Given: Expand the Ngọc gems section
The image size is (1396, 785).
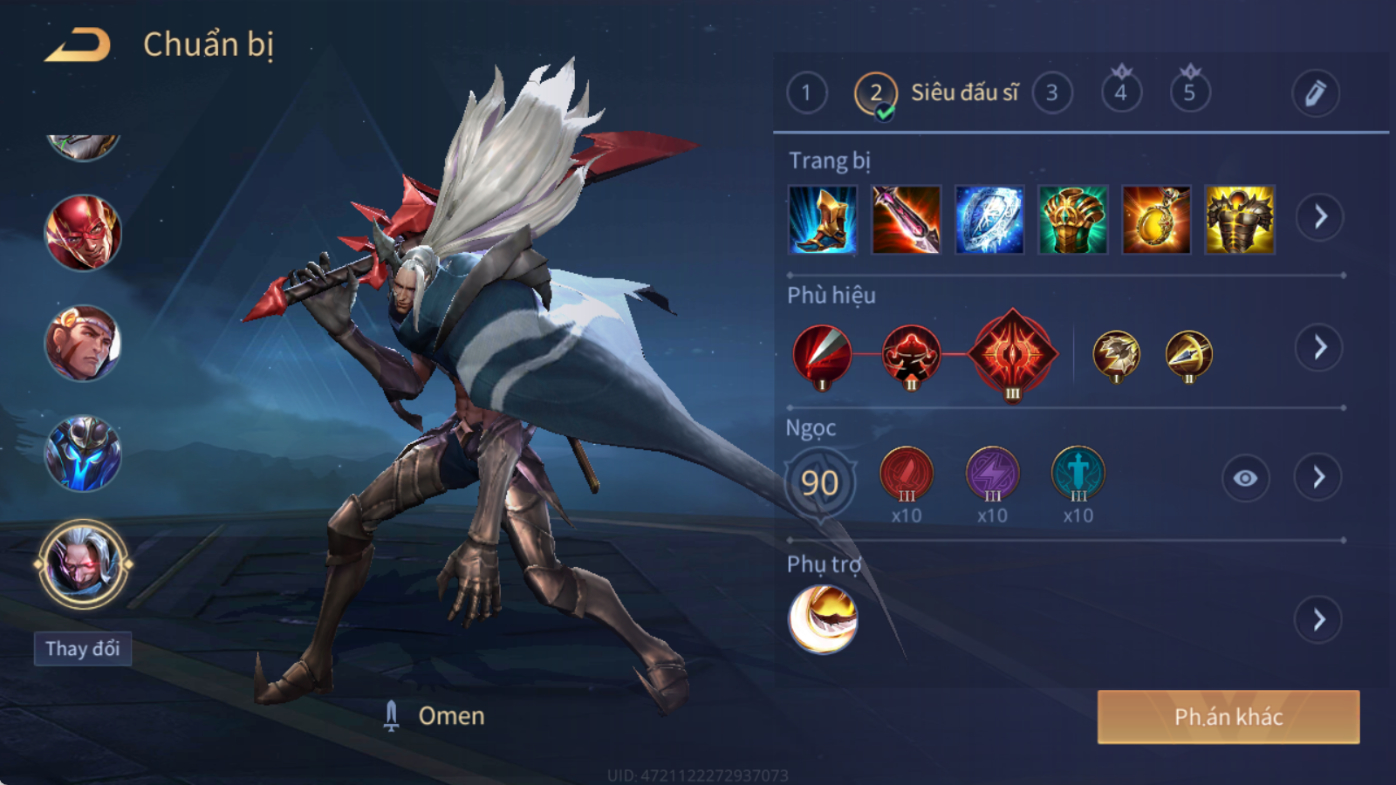Looking at the screenshot, I should pyautogui.click(x=1319, y=477).
